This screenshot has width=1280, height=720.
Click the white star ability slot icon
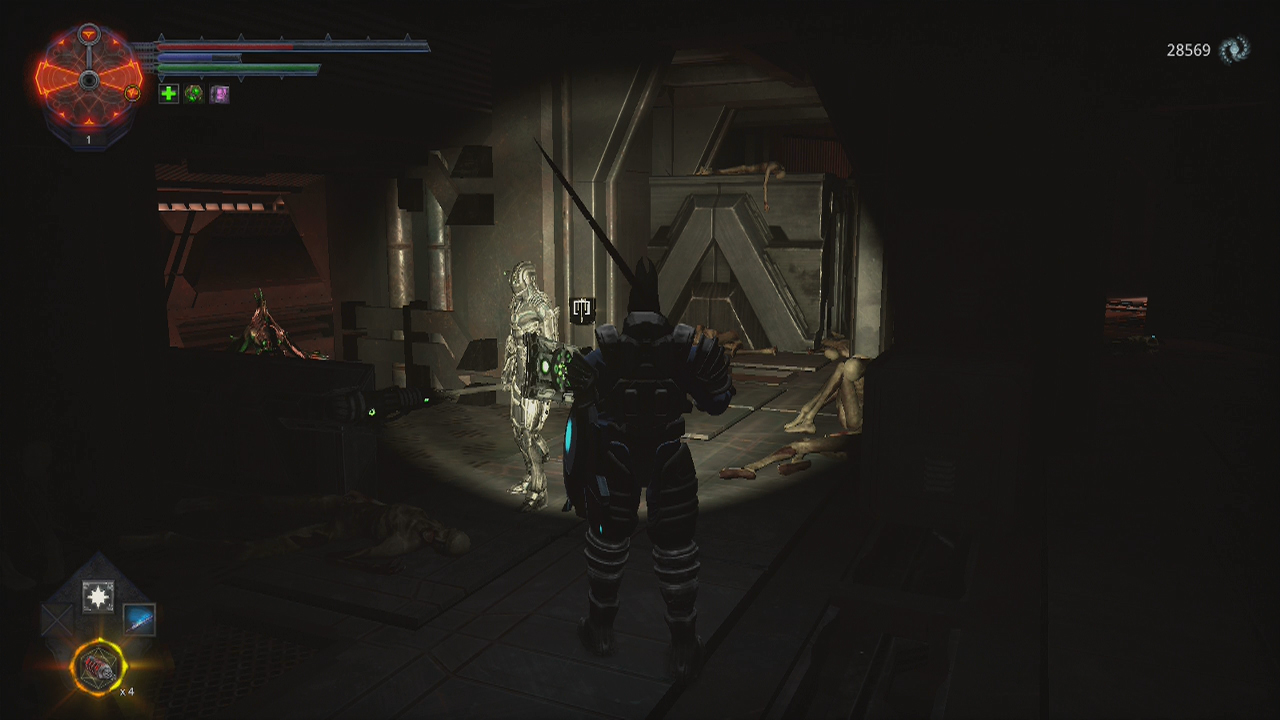98,595
